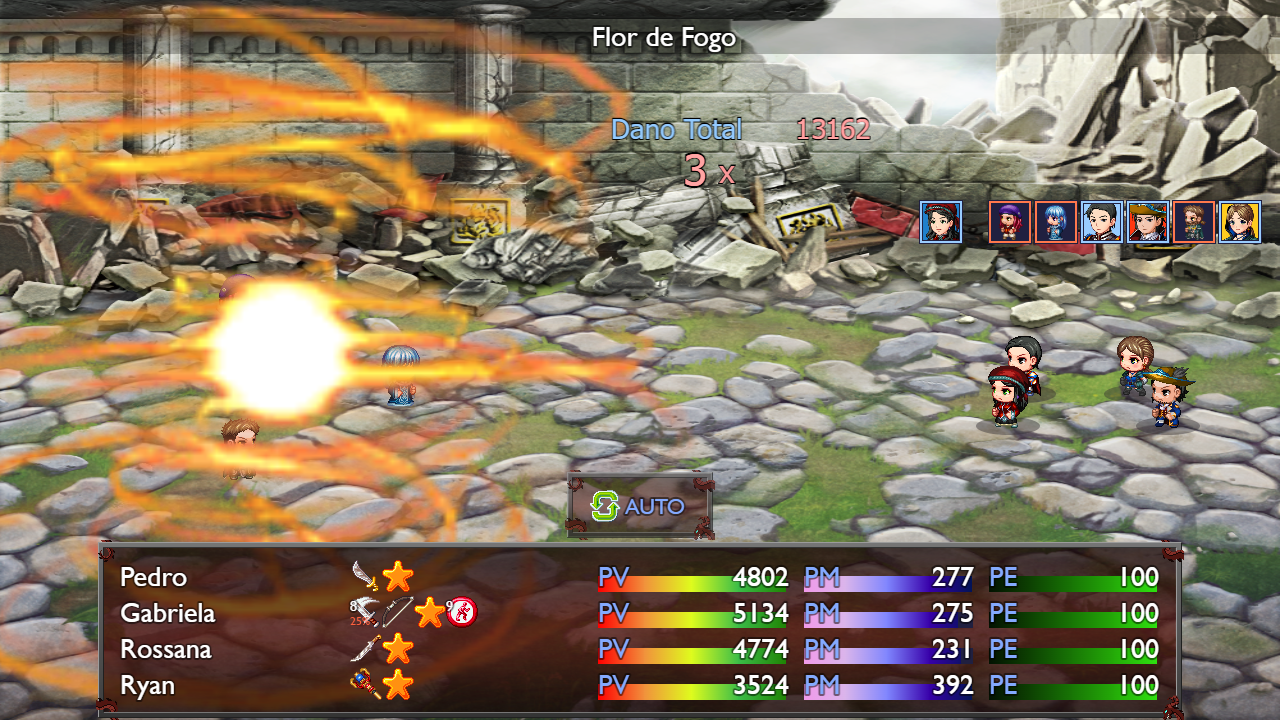The width and height of the screenshot is (1280, 720).
Task: Select the blue-haired enemy turn-order portrait
Action: 1055,222
